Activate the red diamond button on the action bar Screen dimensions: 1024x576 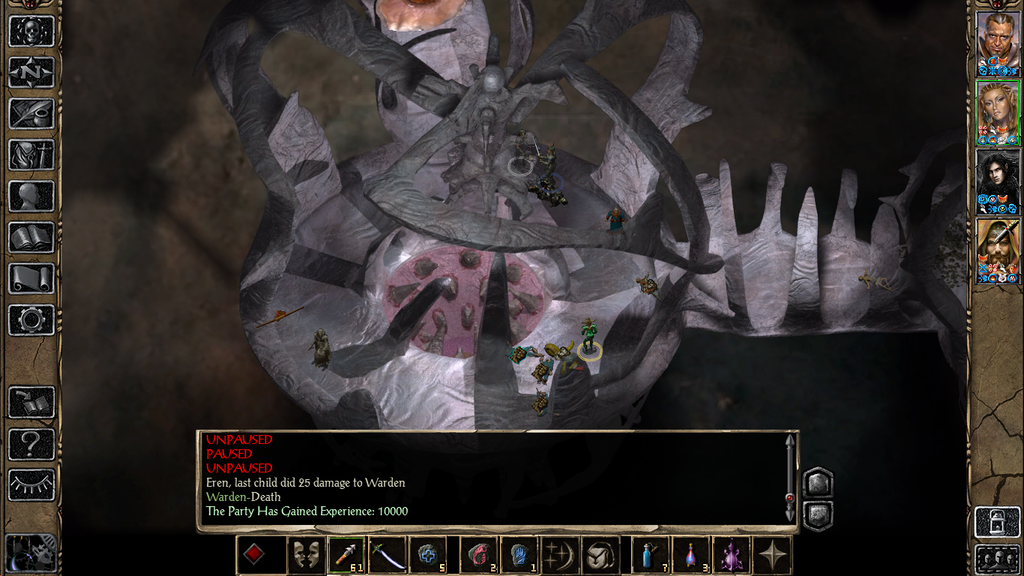pyautogui.click(x=255, y=555)
